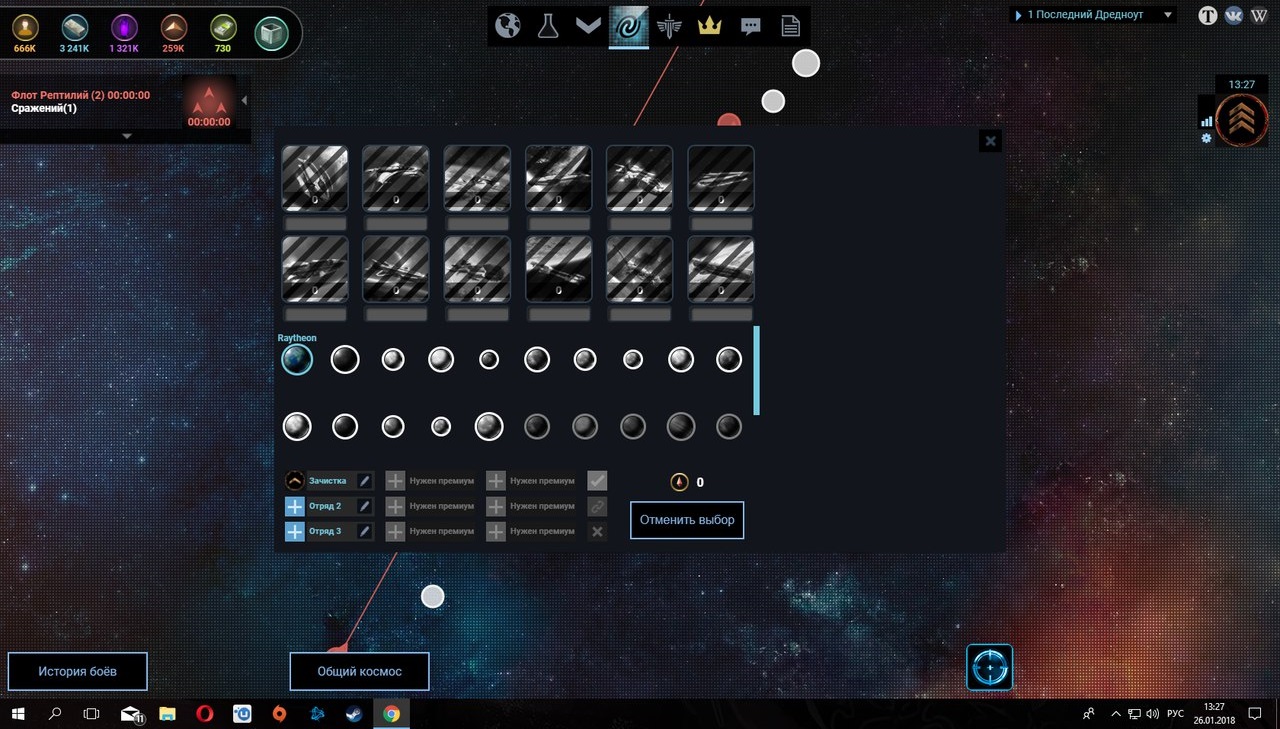Edit the Зачистка squad name

365,481
